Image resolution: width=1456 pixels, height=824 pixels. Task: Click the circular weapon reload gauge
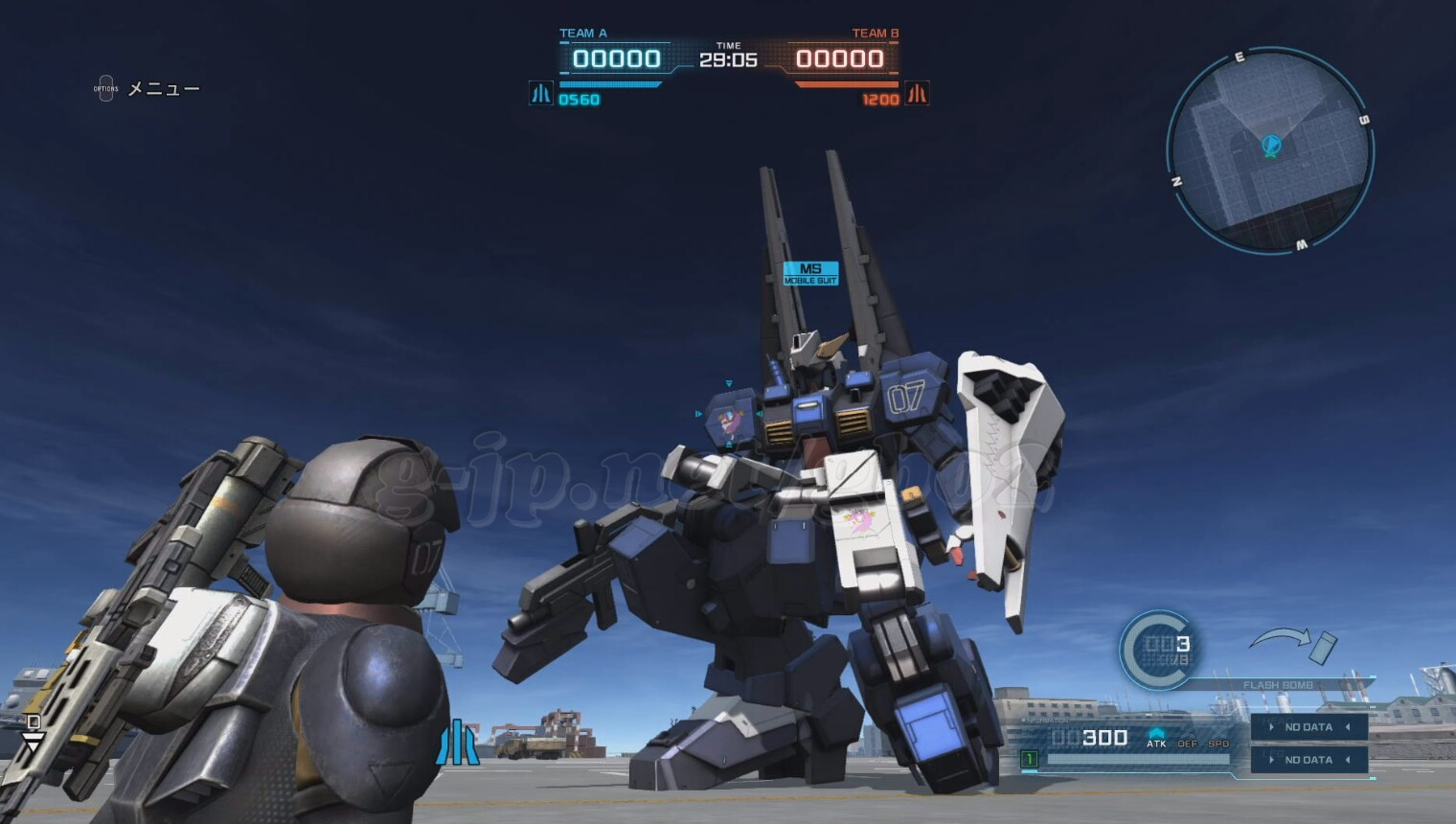[1157, 650]
